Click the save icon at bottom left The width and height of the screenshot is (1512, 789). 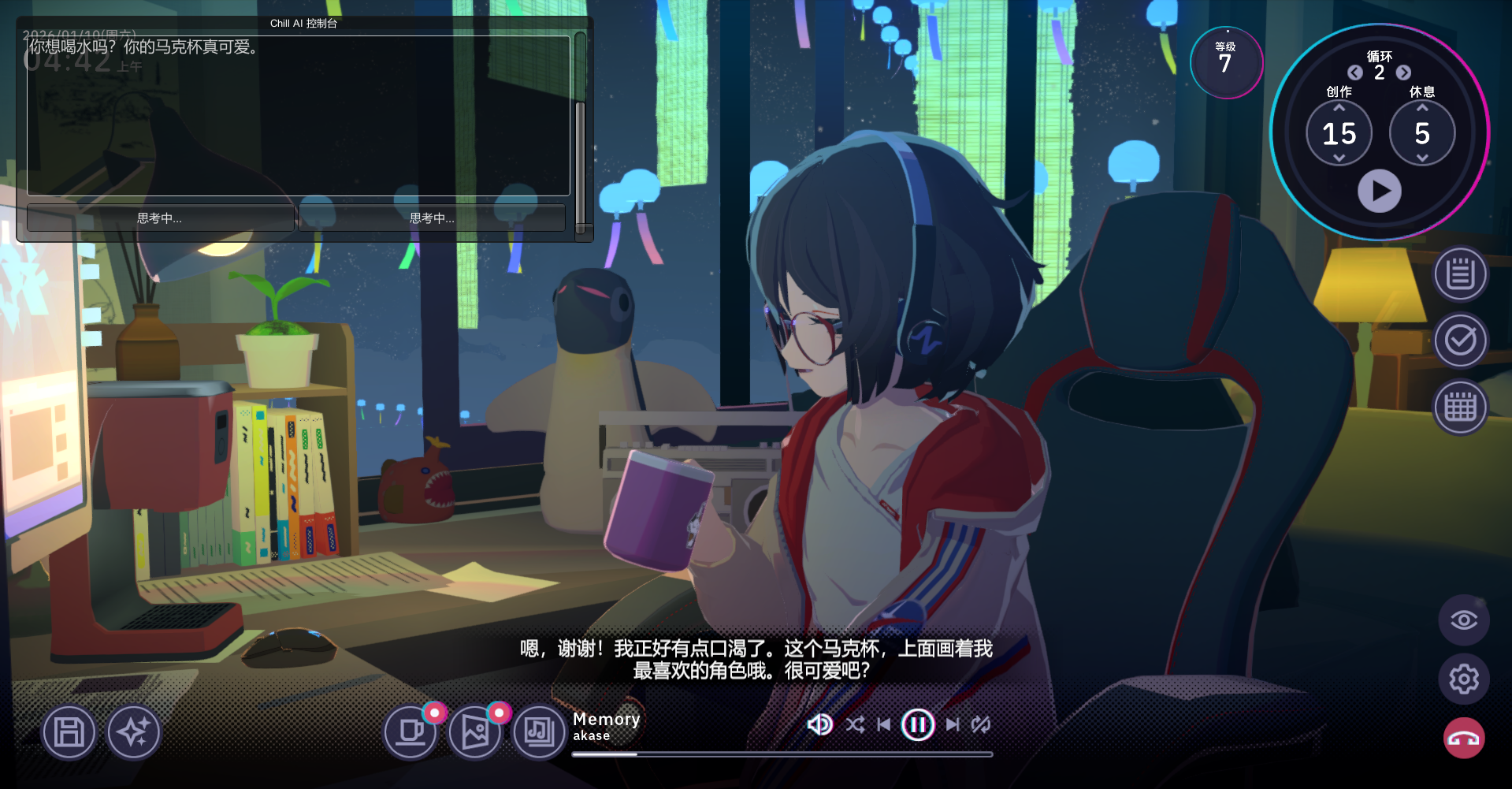69,731
